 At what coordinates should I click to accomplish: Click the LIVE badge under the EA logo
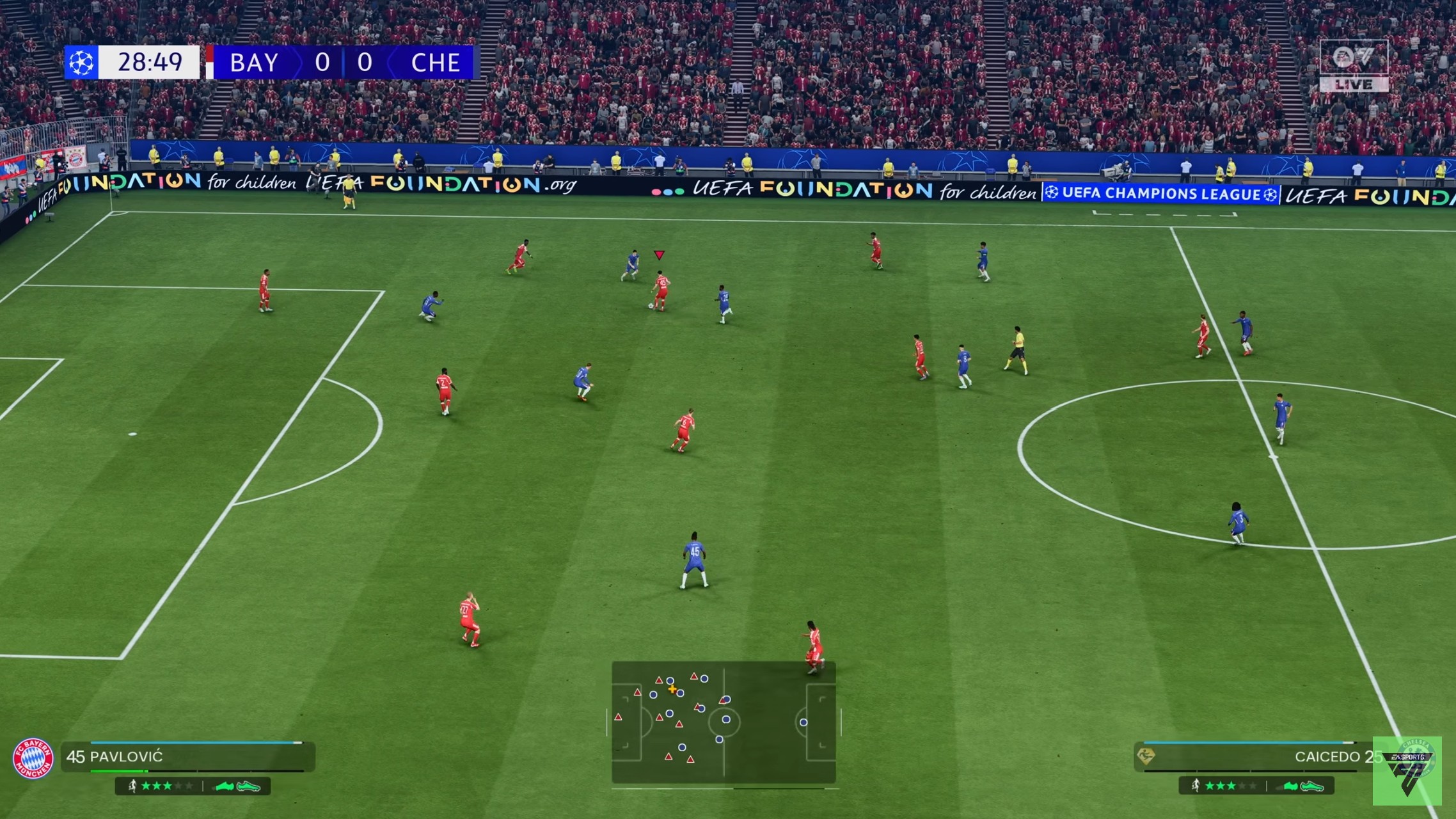[1355, 83]
